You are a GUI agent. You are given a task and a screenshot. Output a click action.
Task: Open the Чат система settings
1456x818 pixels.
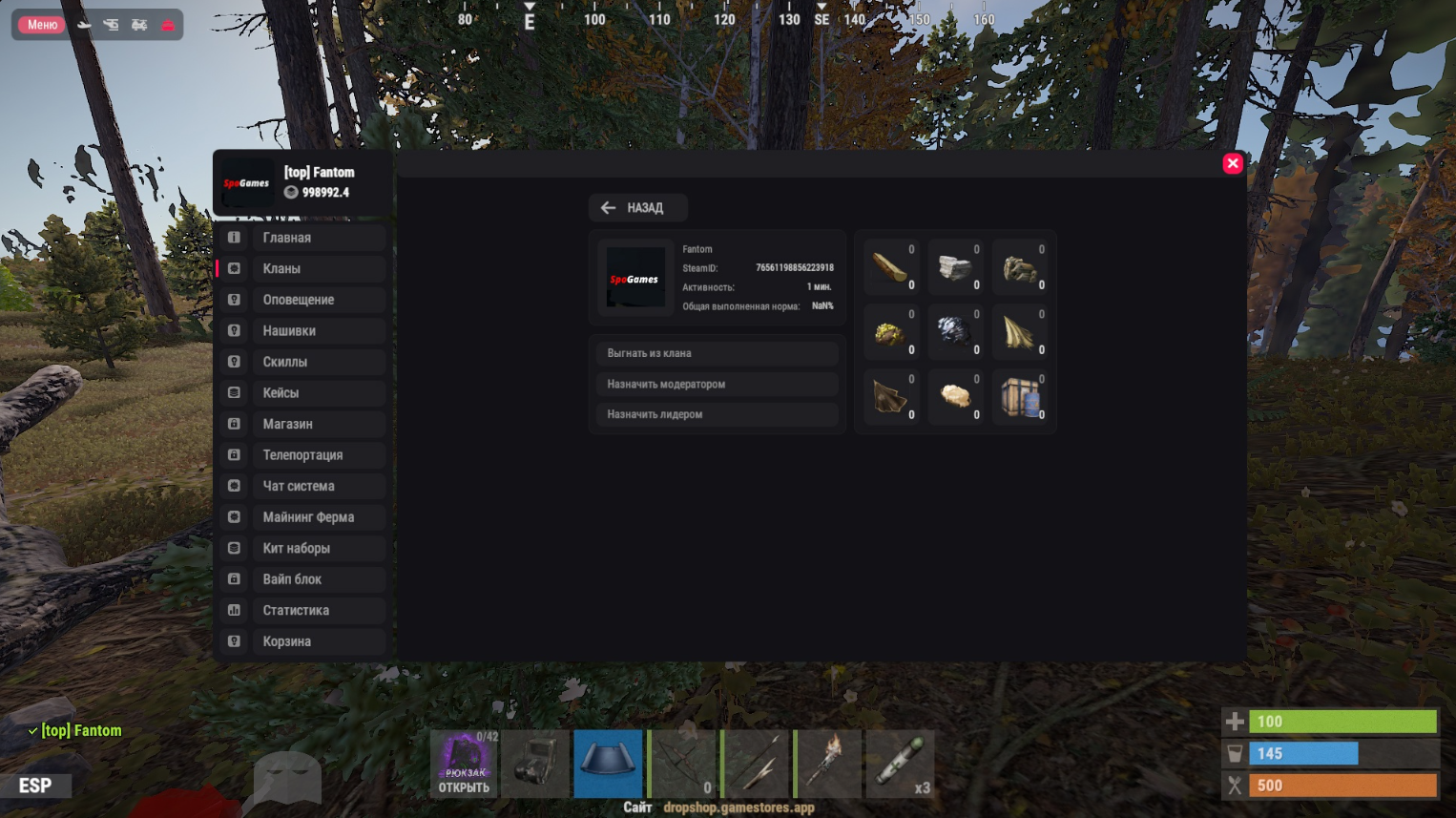[302, 486]
